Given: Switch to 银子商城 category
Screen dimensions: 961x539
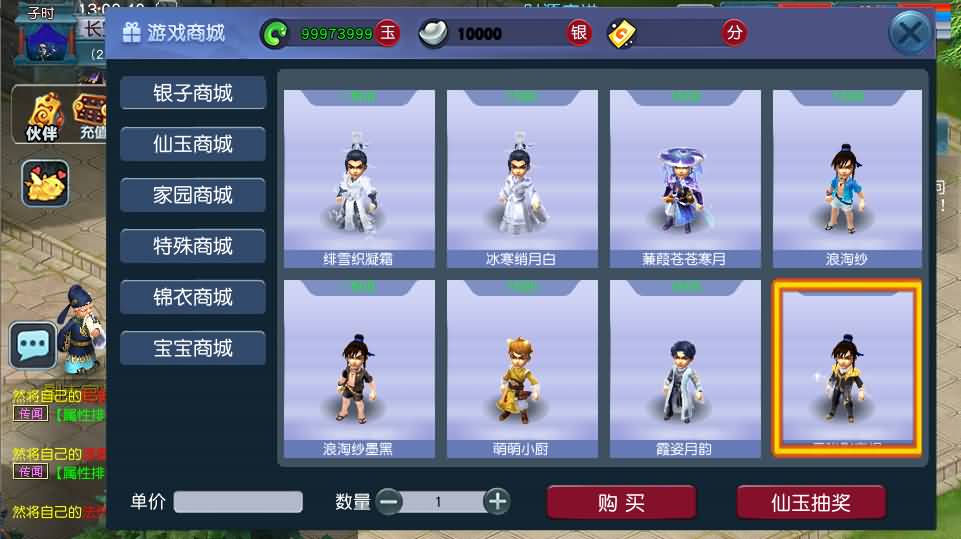Looking at the screenshot, I should [193, 93].
